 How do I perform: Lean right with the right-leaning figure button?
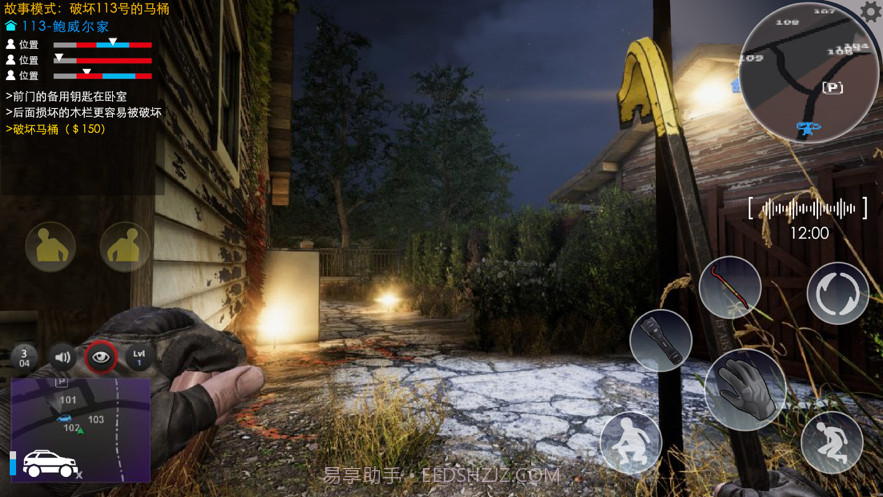(124, 246)
